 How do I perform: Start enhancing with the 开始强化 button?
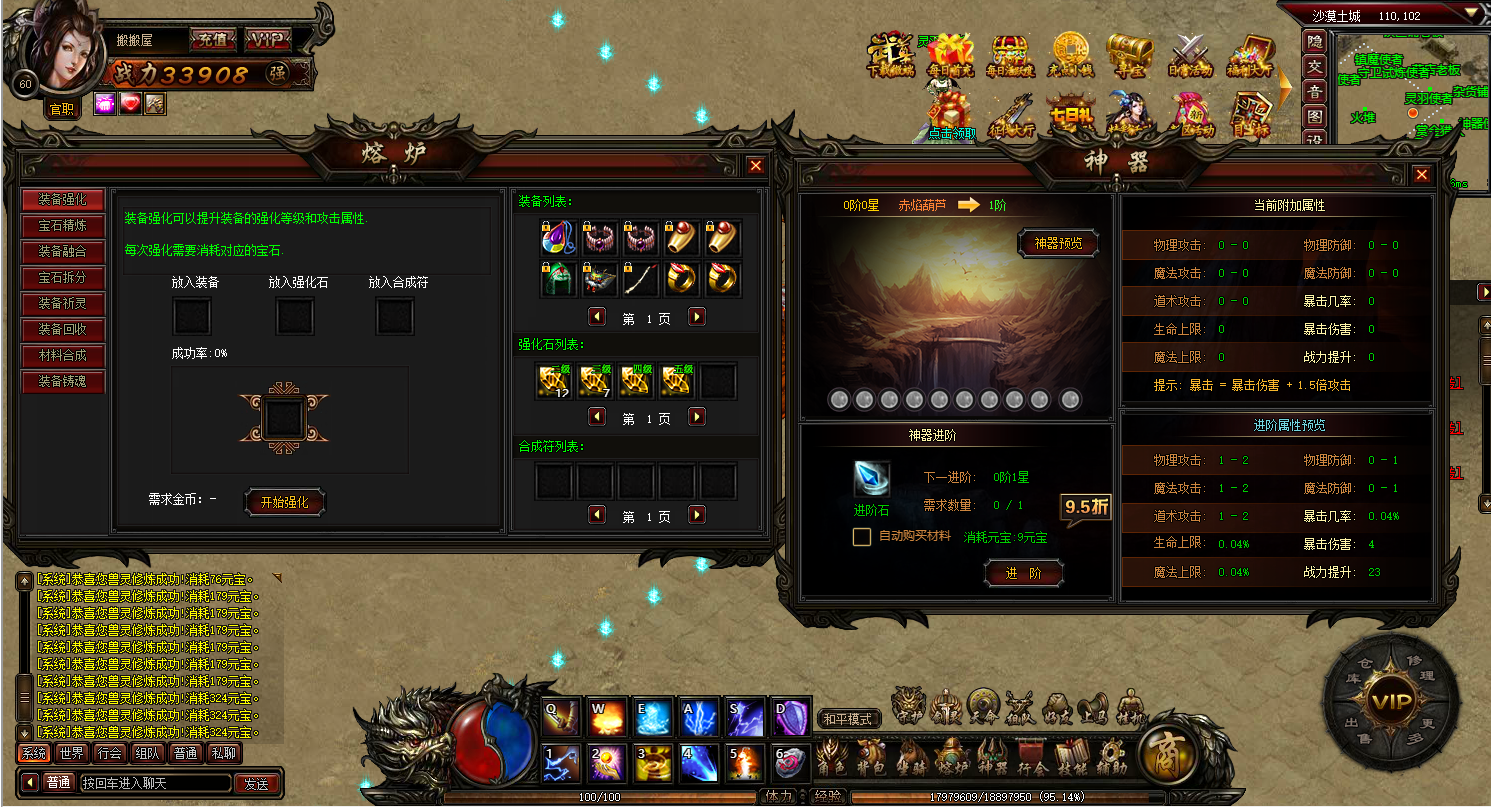pyautogui.click(x=285, y=502)
